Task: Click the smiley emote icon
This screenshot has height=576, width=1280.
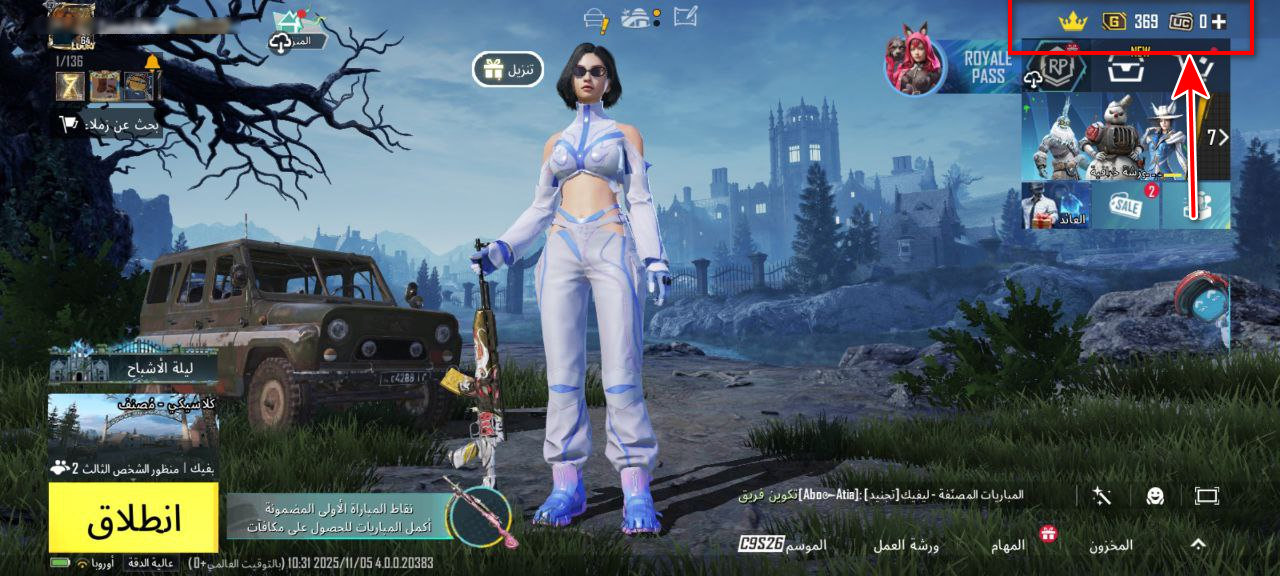Action: (1154, 495)
